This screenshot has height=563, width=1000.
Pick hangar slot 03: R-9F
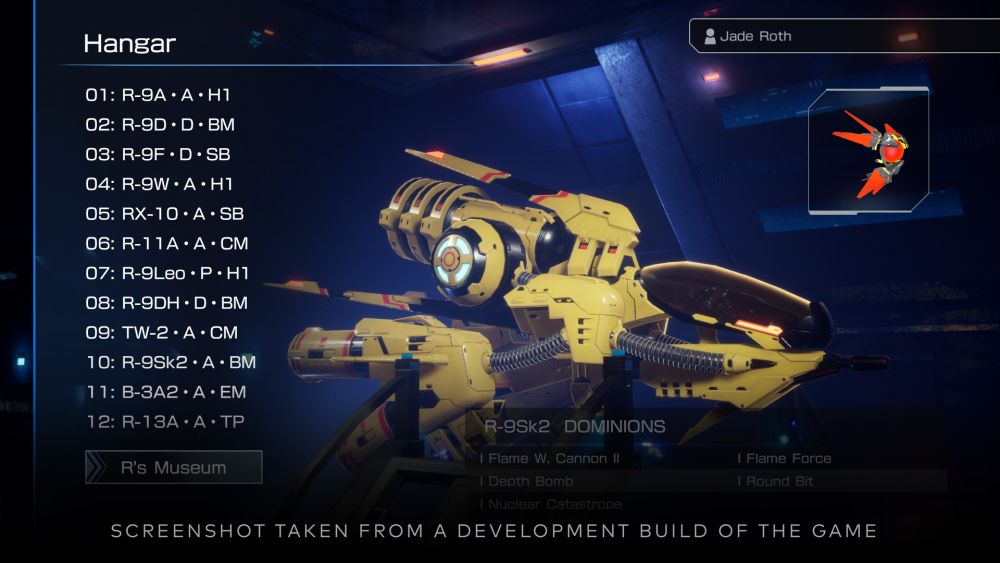[158, 155]
